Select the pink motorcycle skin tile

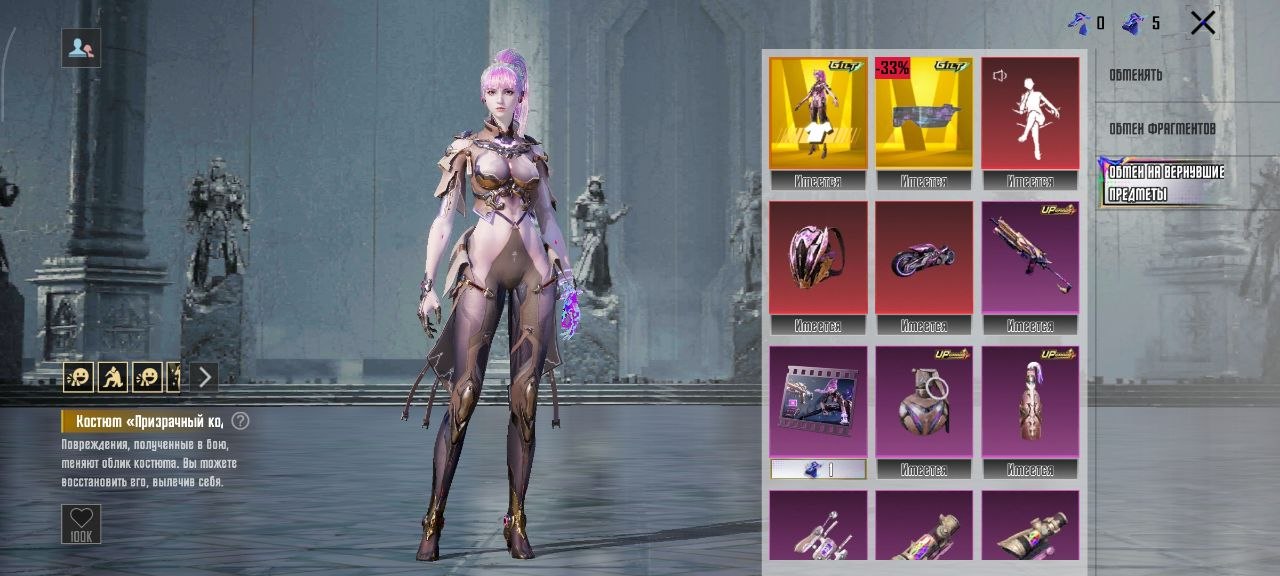tap(924, 258)
